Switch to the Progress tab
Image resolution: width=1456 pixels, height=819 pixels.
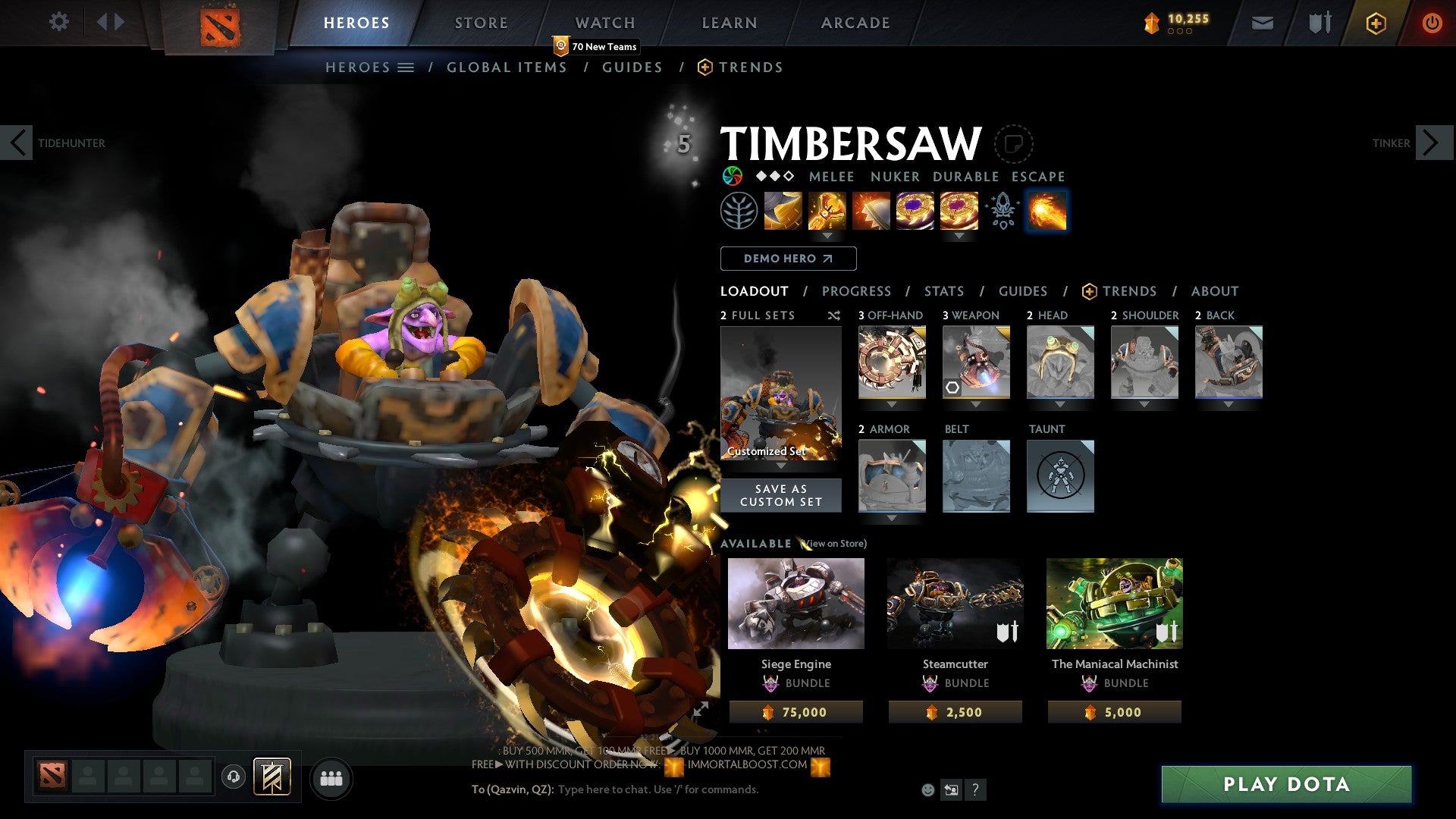[857, 290]
